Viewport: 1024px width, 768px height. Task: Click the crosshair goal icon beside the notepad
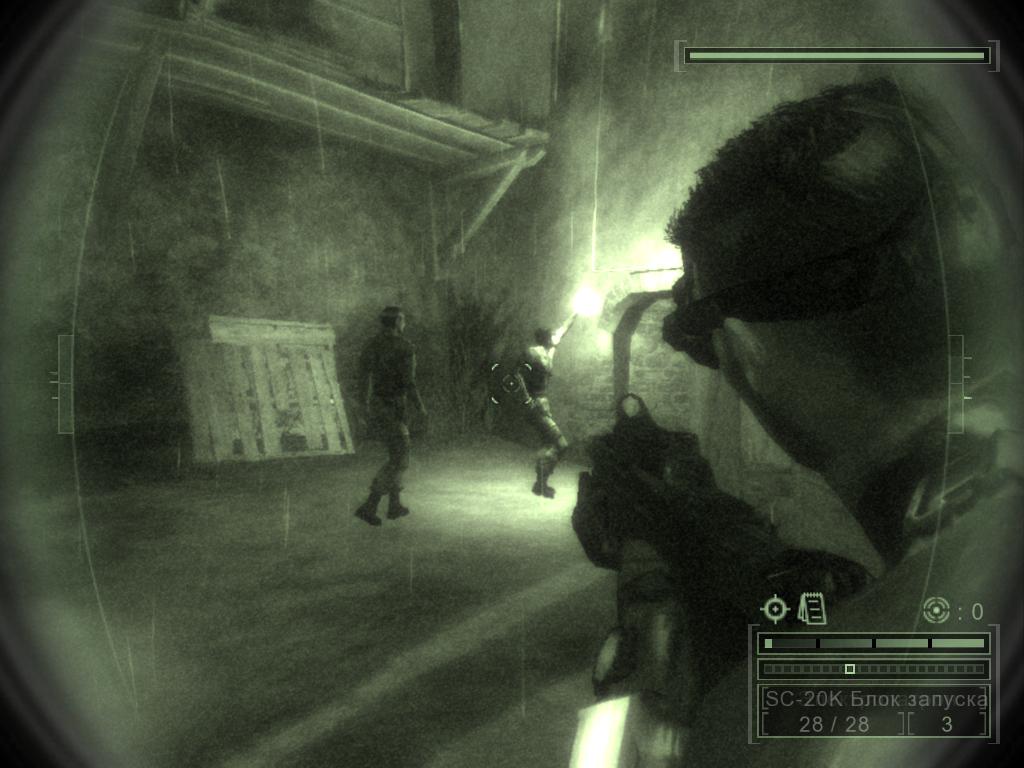pos(775,609)
